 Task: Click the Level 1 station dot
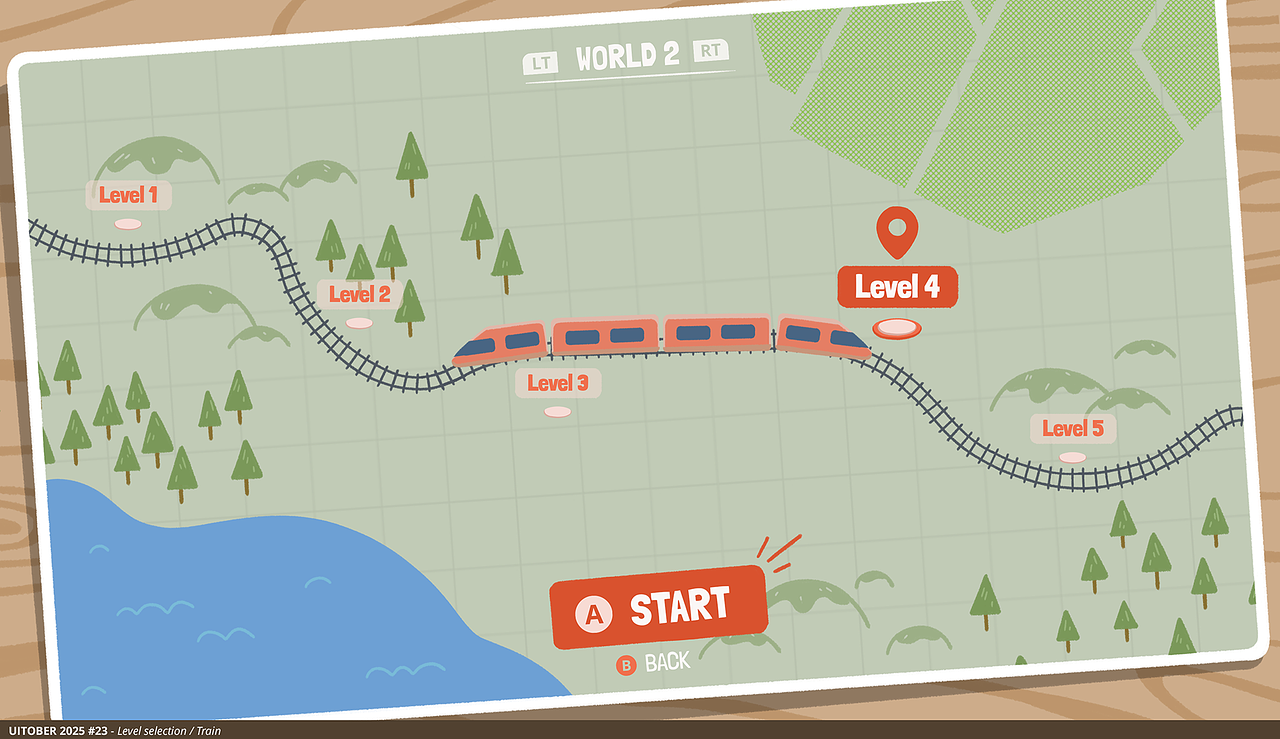(x=126, y=222)
